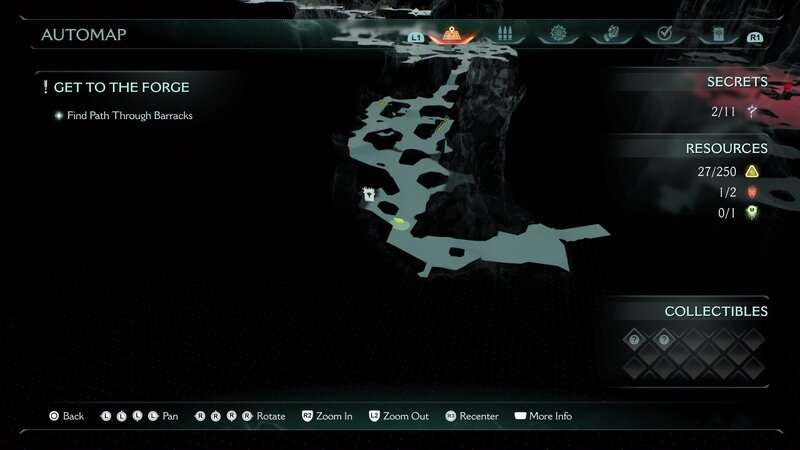The image size is (800, 450).
Task: Select the first unknown collectible slot
Action: [632, 340]
